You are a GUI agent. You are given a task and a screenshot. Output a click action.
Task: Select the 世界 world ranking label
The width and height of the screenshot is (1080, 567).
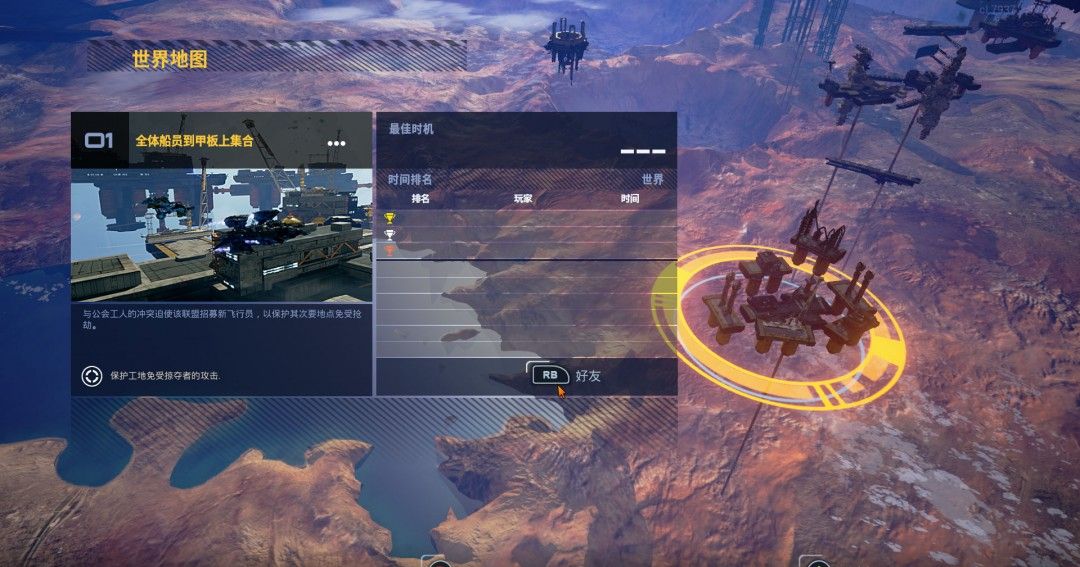(652, 180)
